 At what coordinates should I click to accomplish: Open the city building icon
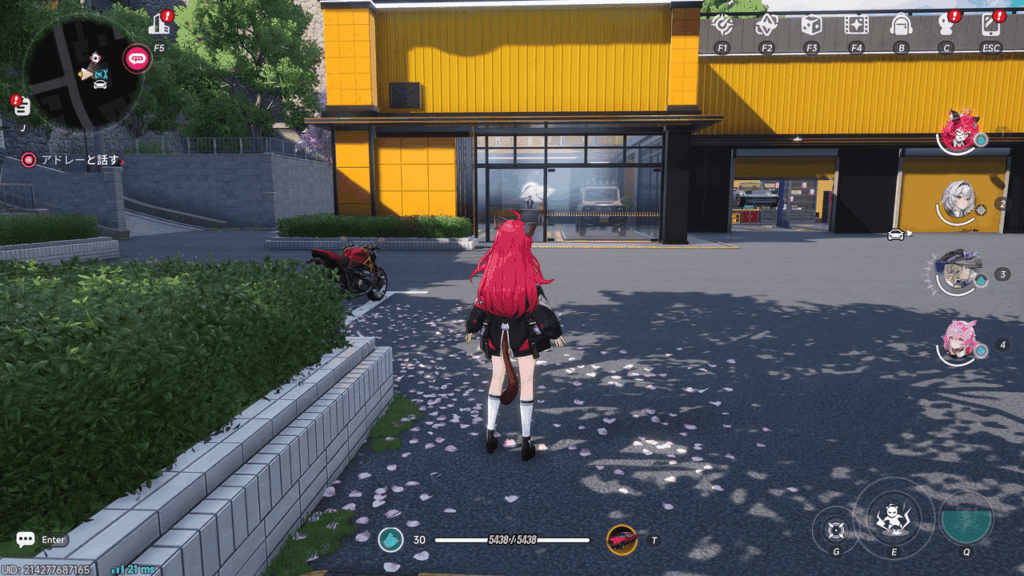(x=158, y=23)
